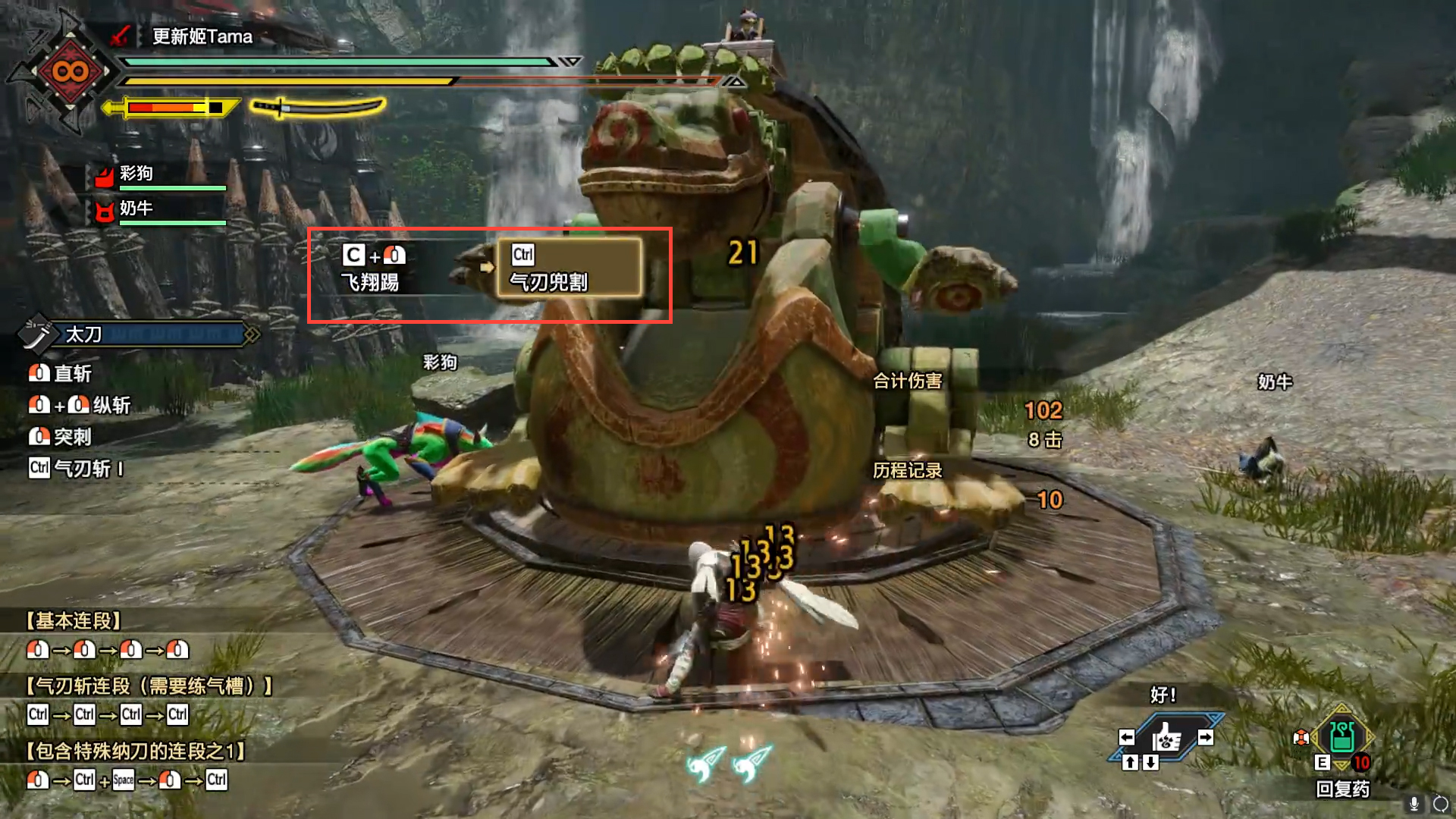The width and height of the screenshot is (1456, 819).
Task: Choose party companion 彩狗 in the list
Action: (136, 174)
